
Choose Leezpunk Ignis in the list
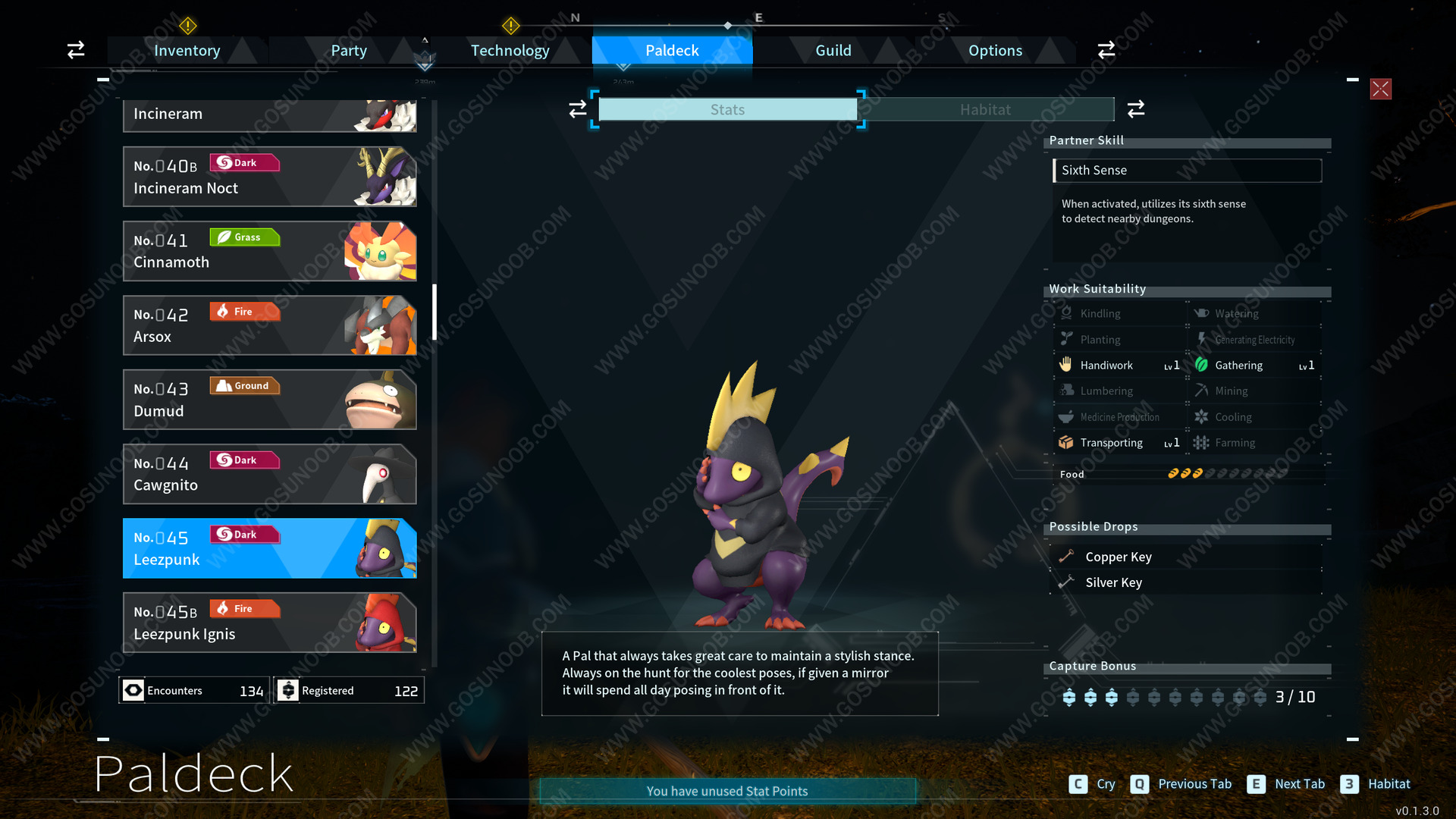pyautogui.click(x=269, y=623)
